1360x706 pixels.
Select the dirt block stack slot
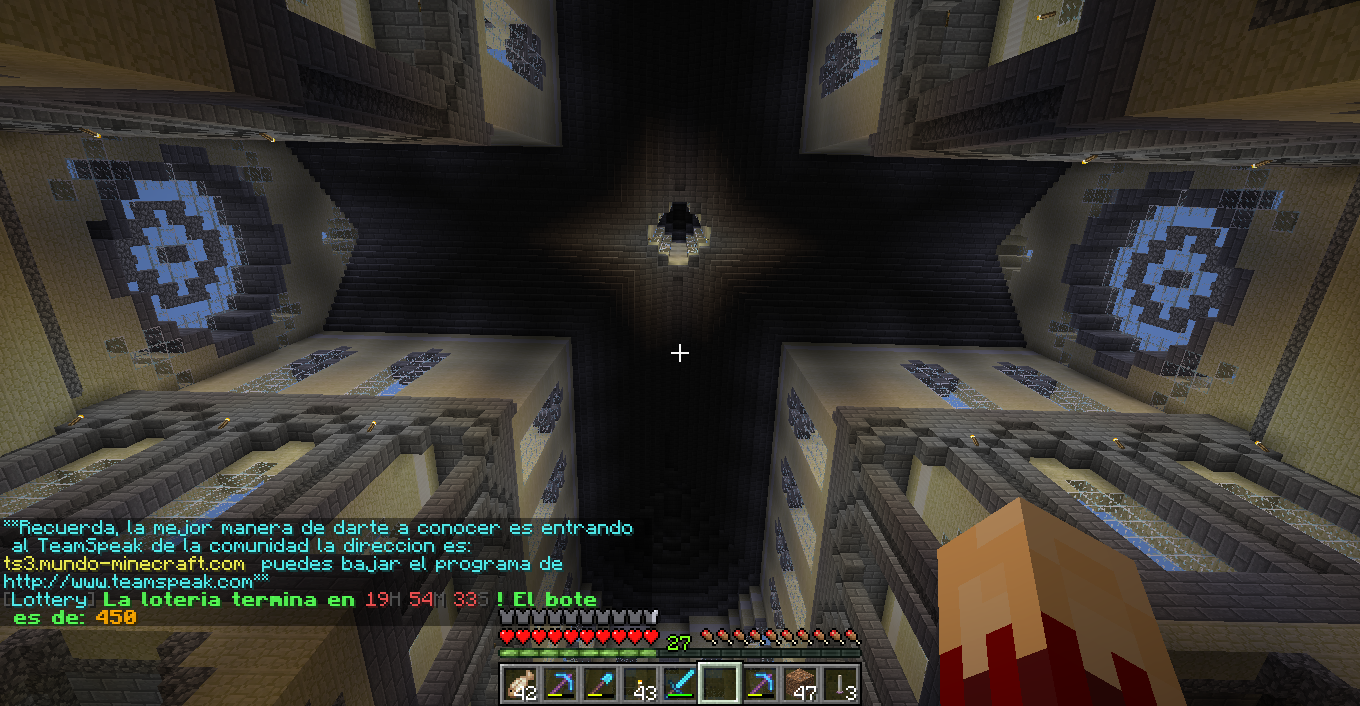point(800,683)
